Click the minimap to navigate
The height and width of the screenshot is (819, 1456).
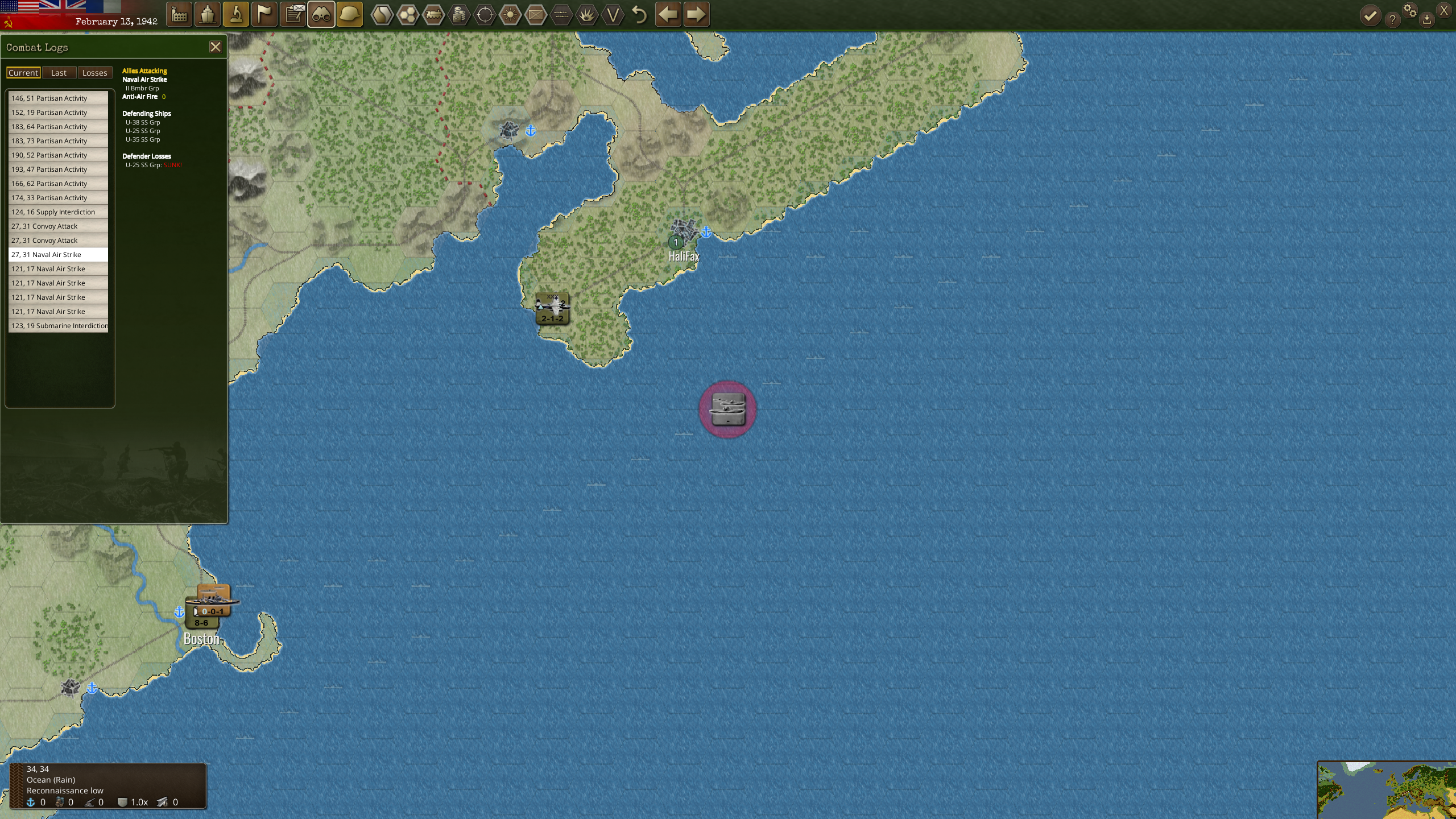(x=1388, y=791)
